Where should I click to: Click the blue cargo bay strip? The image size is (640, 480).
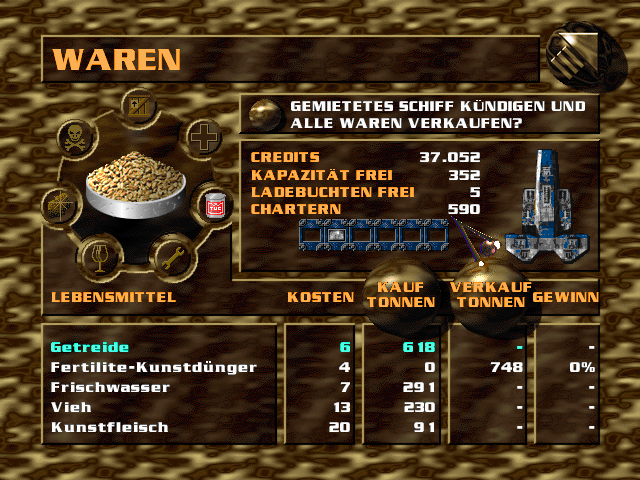pyautogui.click(x=368, y=235)
